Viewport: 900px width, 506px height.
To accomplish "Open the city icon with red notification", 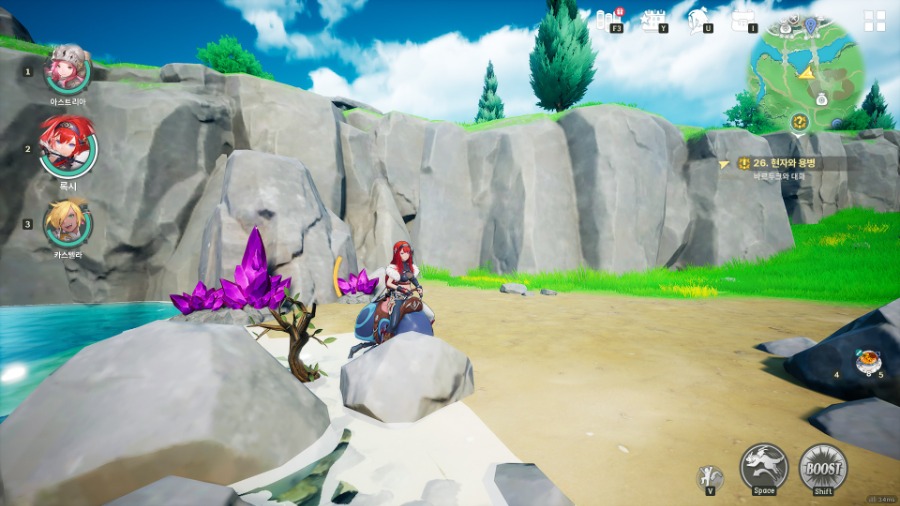I will tap(610, 19).
